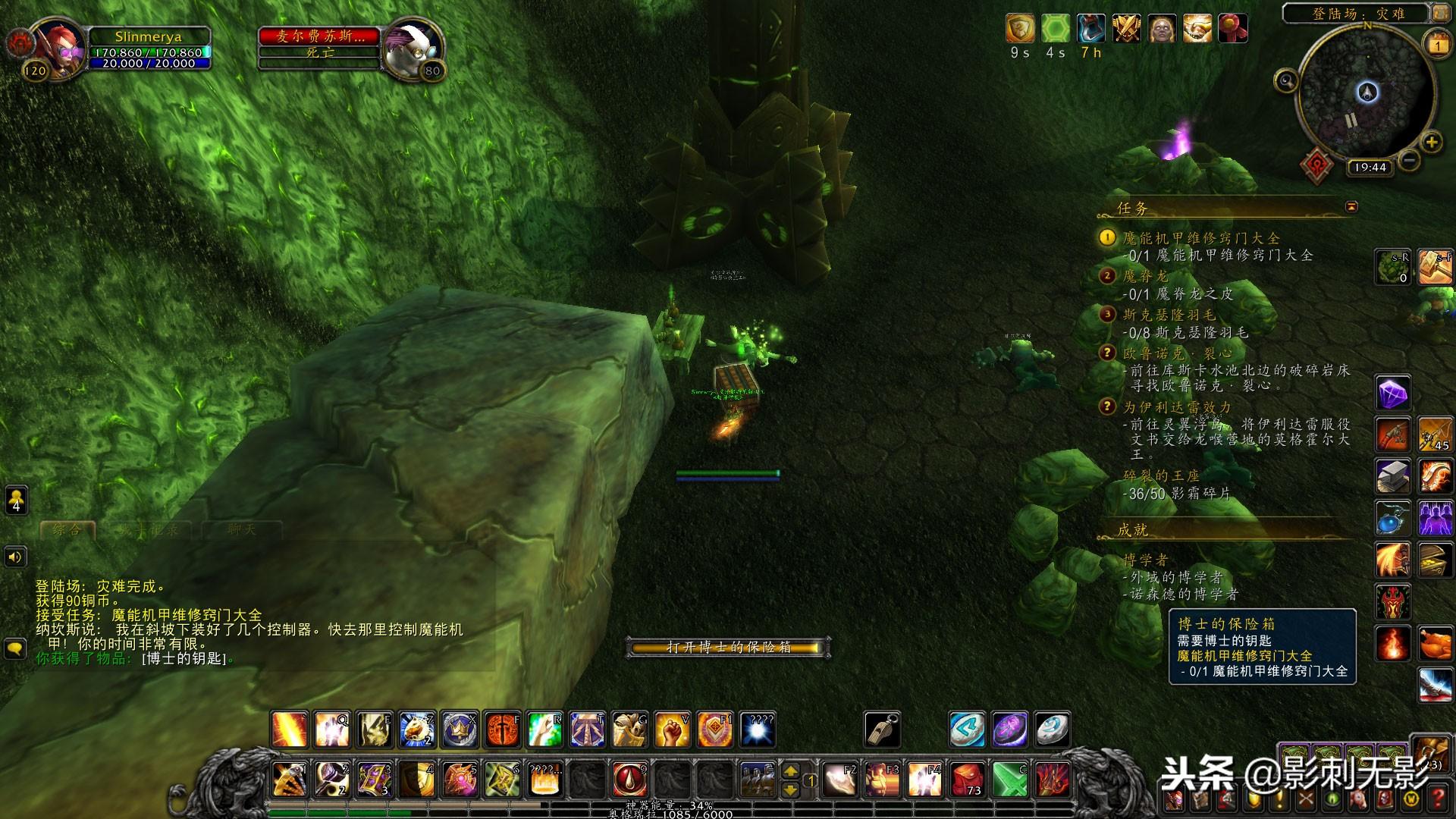This screenshot has width=1456, height=819.
Task: Open the minimap tracking magnifier button
Action: pyautogui.click(x=1286, y=80)
